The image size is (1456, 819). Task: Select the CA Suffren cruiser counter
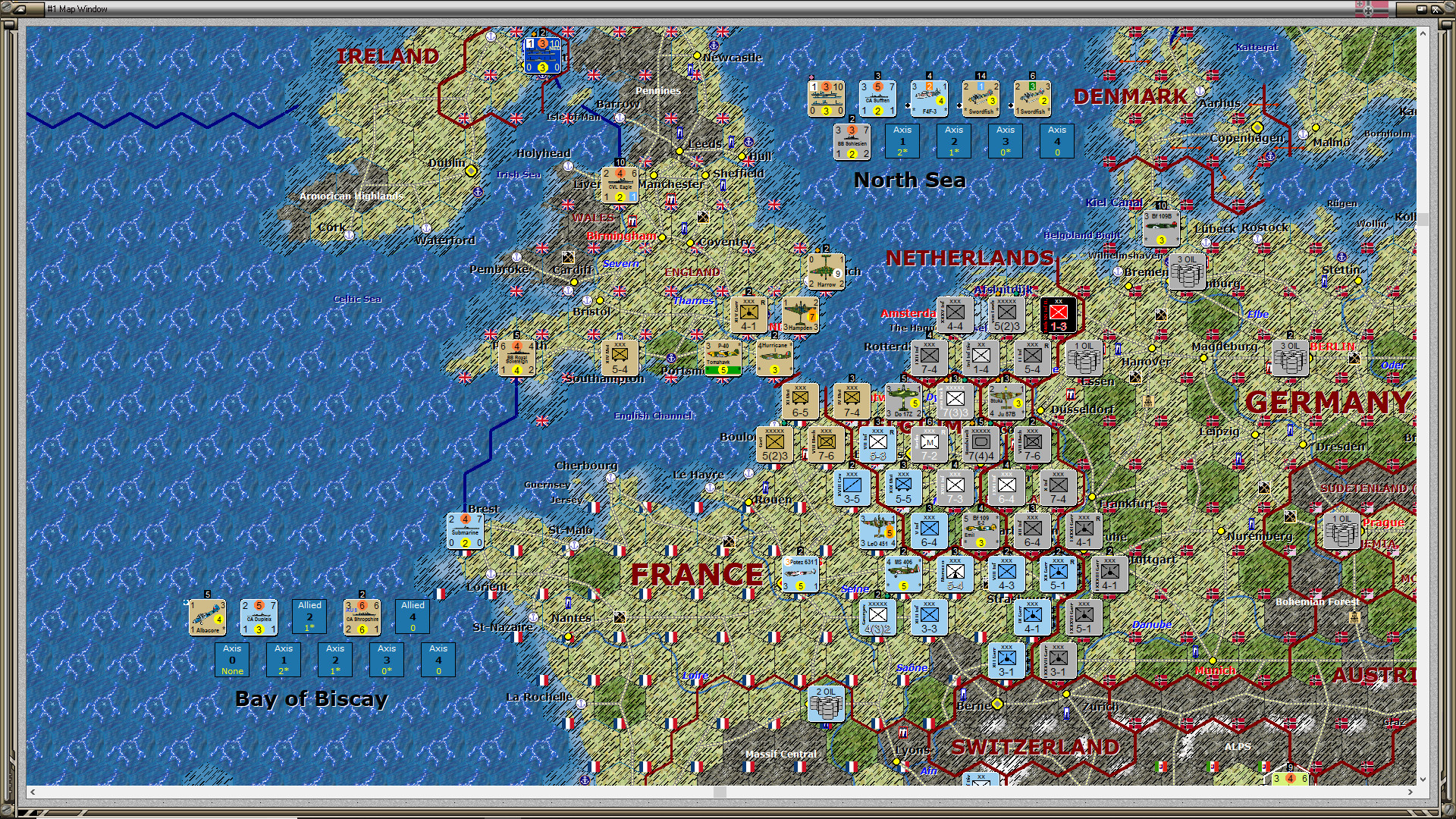pyautogui.click(x=877, y=98)
